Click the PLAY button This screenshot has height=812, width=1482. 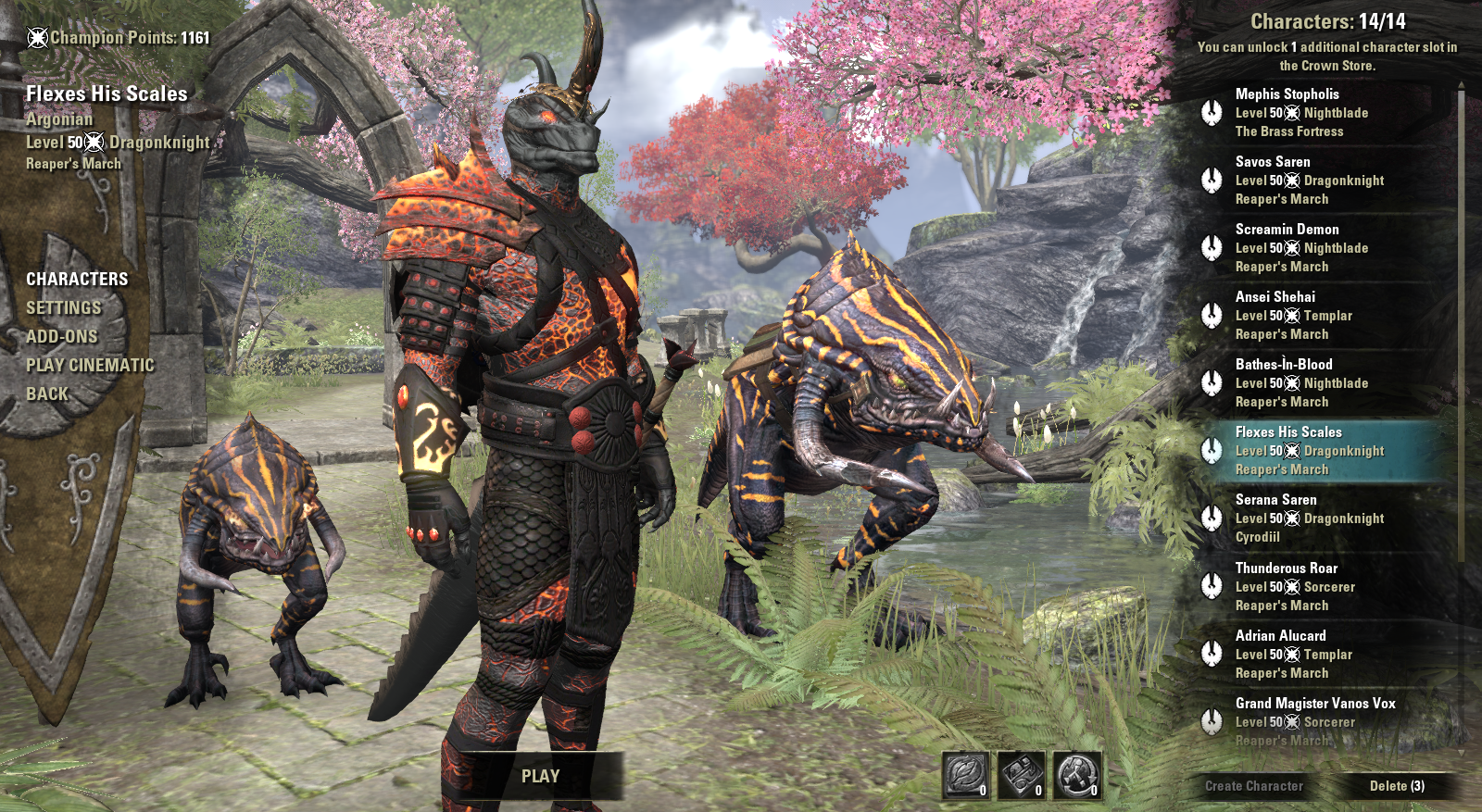pyautogui.click(x=540, y=776)
